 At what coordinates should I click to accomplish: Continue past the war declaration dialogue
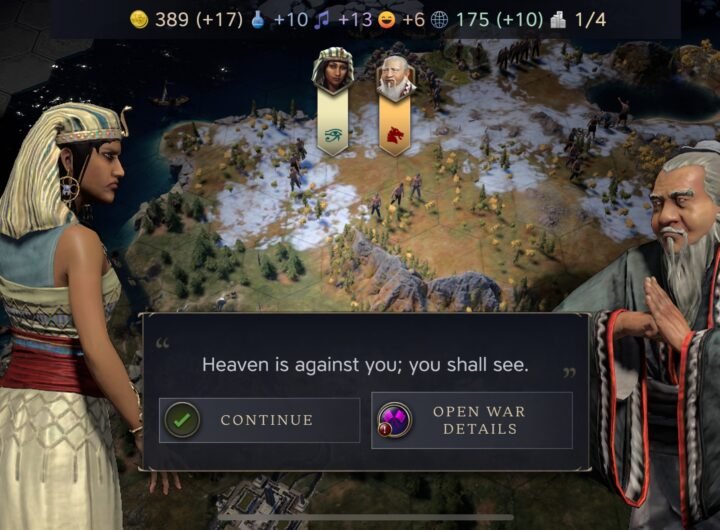[259, 420]
